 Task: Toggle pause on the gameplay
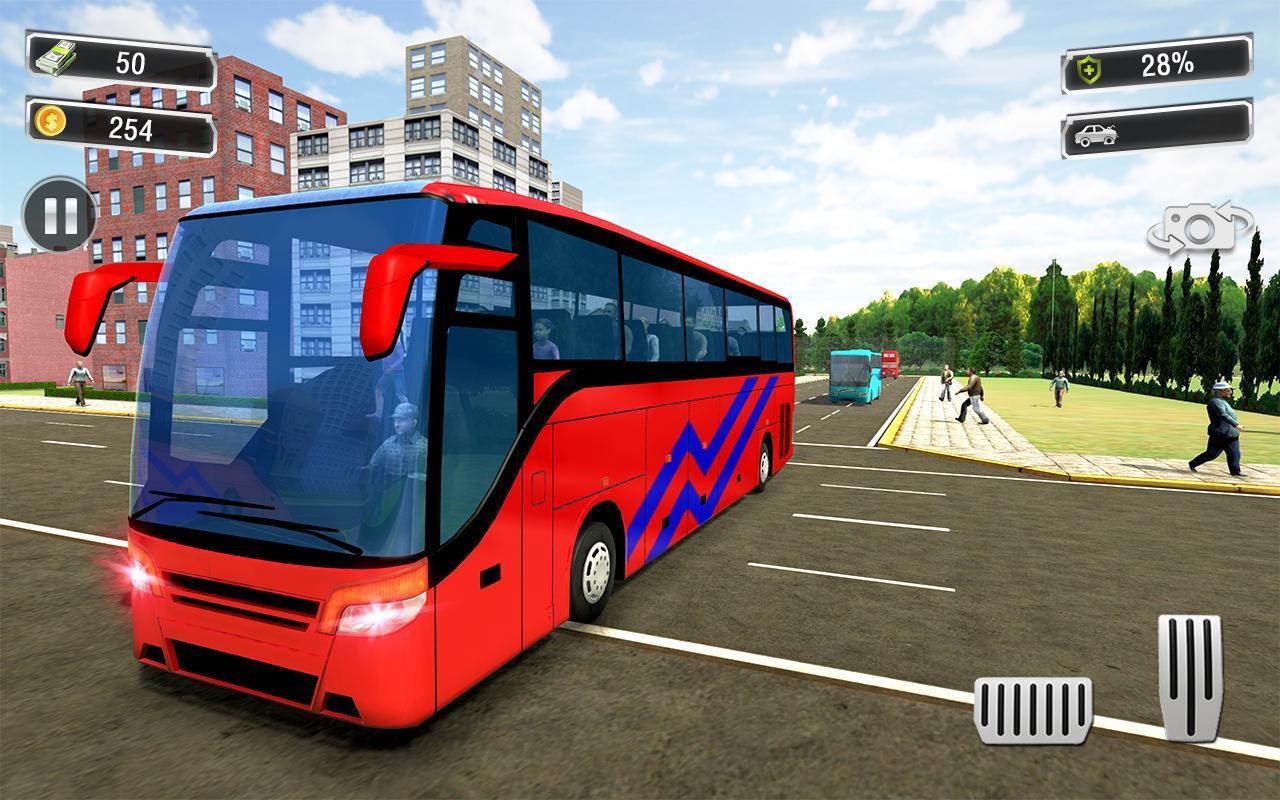[x=60, y=215]
